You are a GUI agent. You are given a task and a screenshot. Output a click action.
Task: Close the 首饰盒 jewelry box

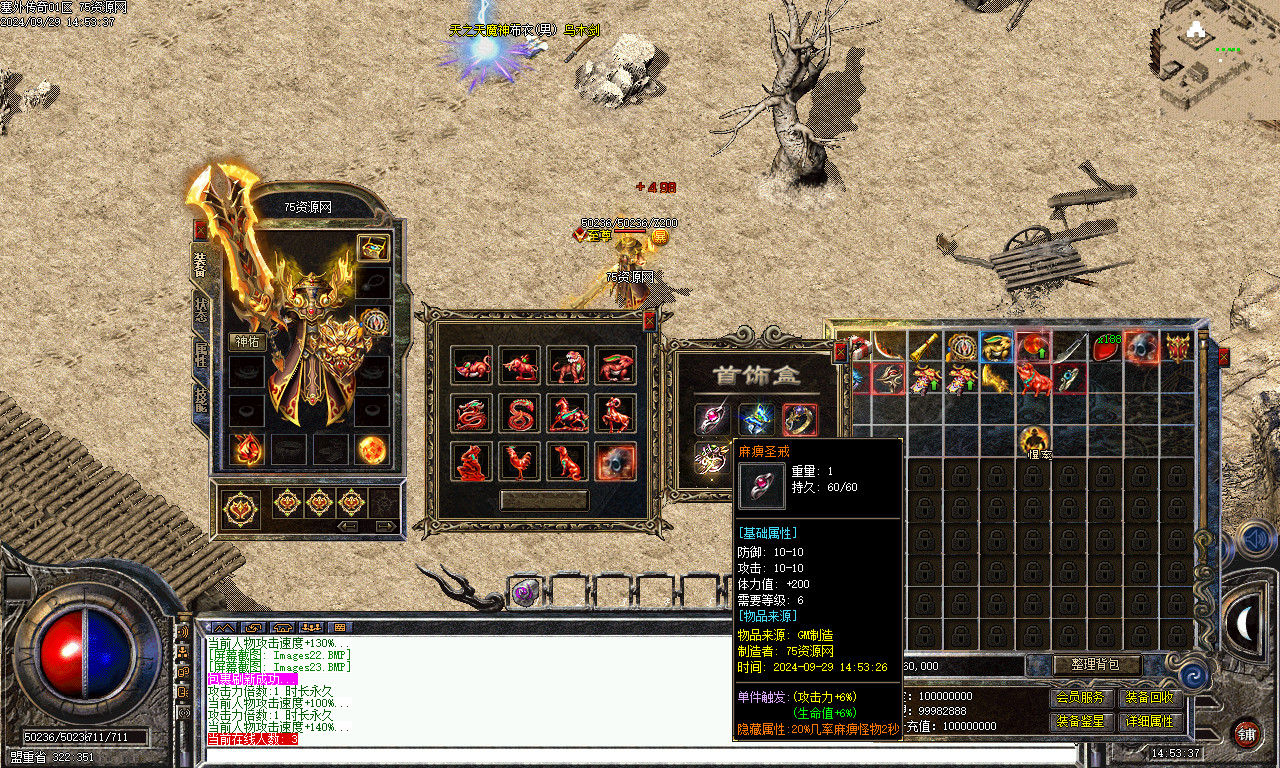tap(840, 350)
